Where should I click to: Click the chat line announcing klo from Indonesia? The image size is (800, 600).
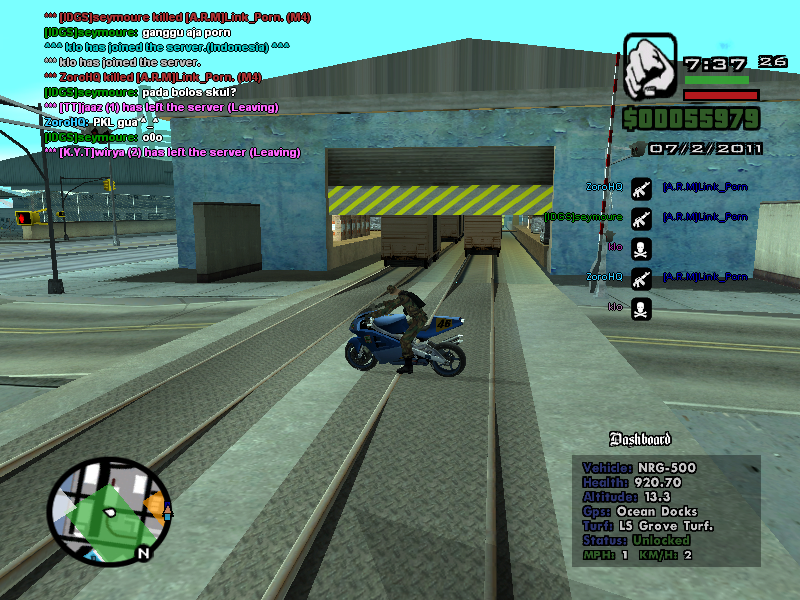coord(167,47)
